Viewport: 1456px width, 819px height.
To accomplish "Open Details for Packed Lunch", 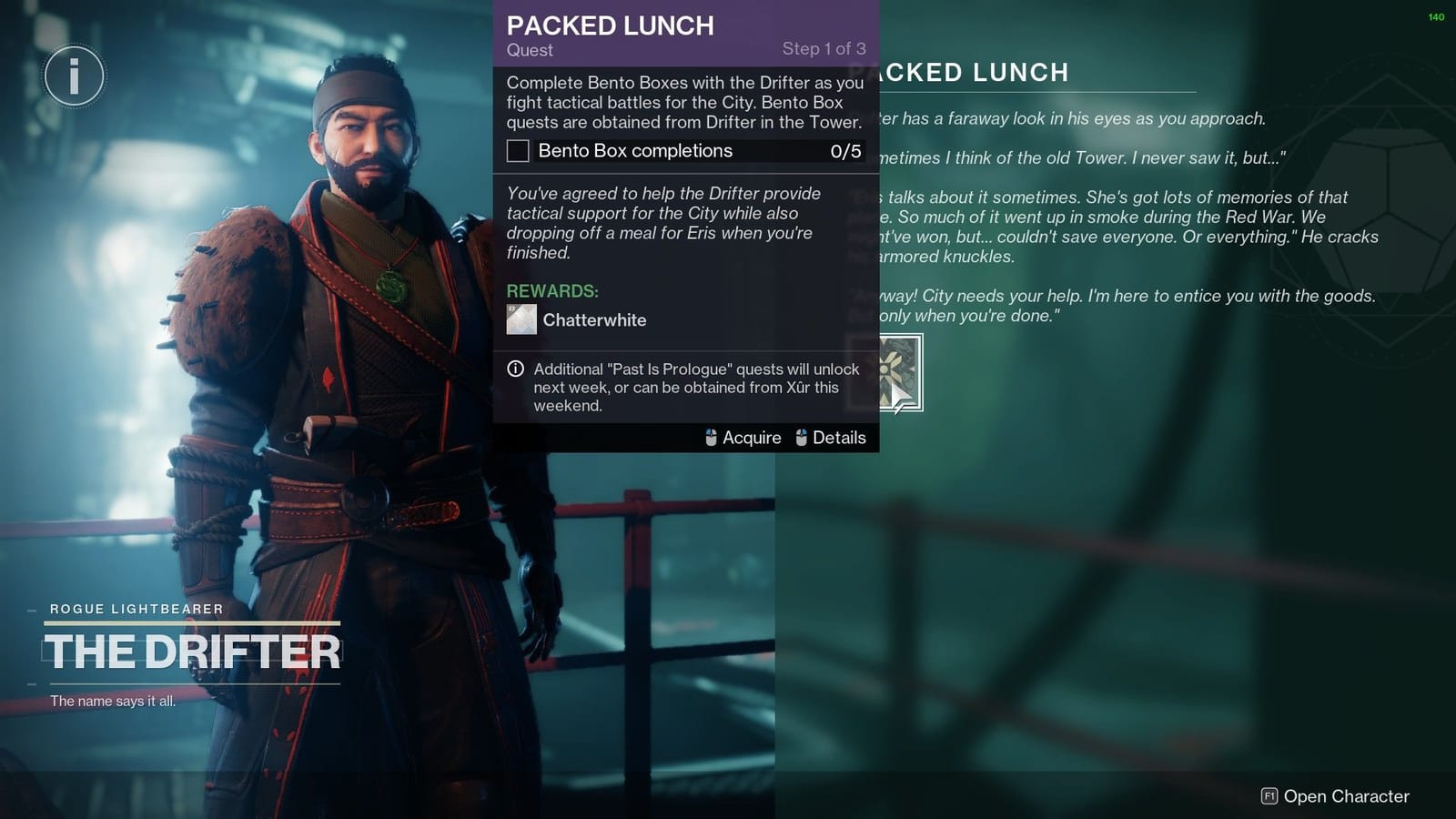I will click(x=839, y=438).
